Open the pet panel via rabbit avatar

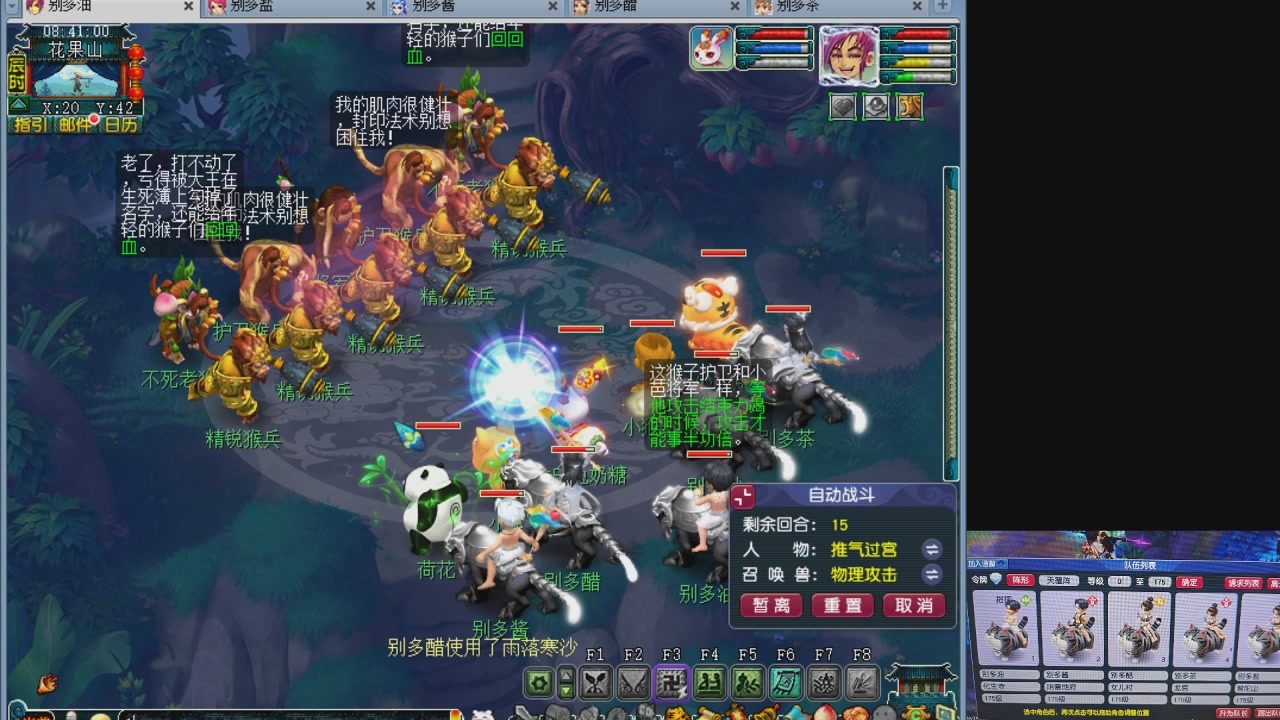[x=711, y=48]
